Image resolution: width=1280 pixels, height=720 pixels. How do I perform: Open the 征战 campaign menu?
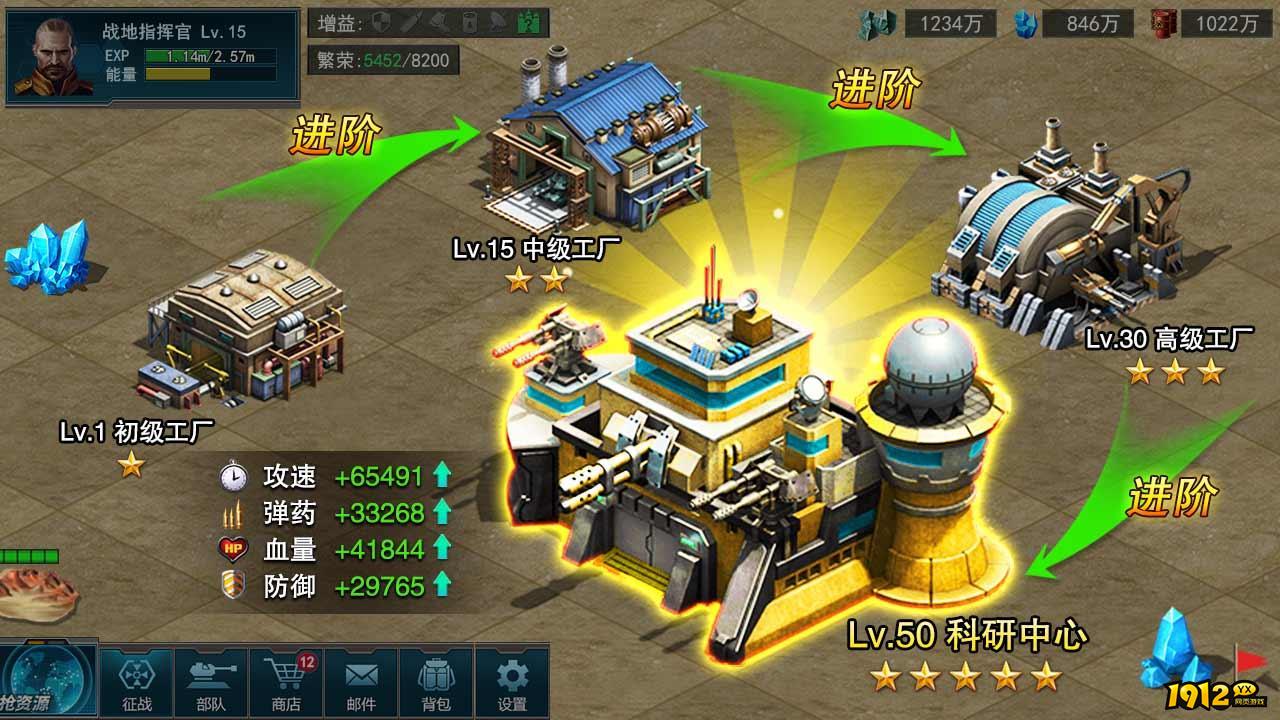pyautogui.click(x=137, y=683)
